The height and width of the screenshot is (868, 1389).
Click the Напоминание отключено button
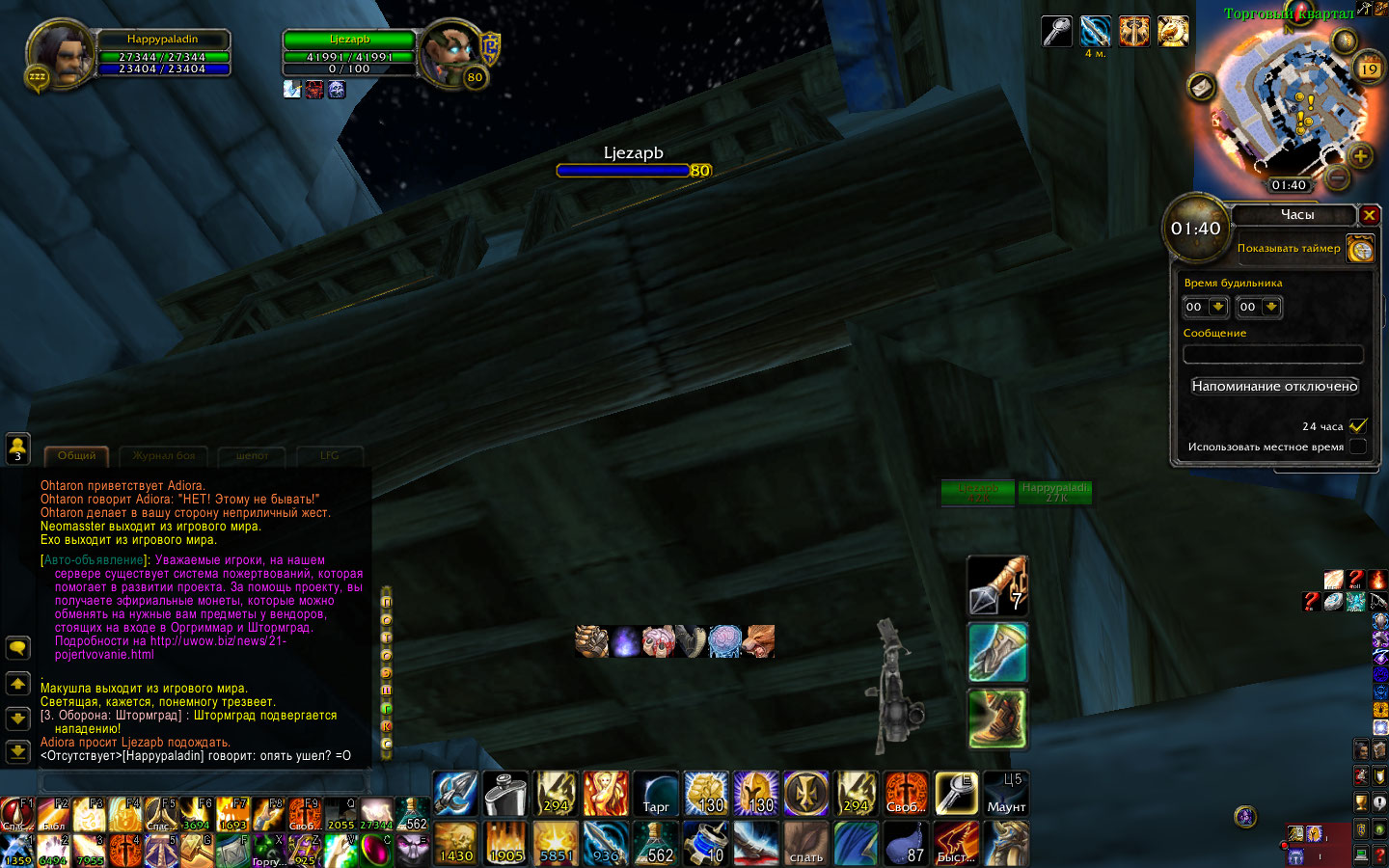click(x=1274, y=387)
